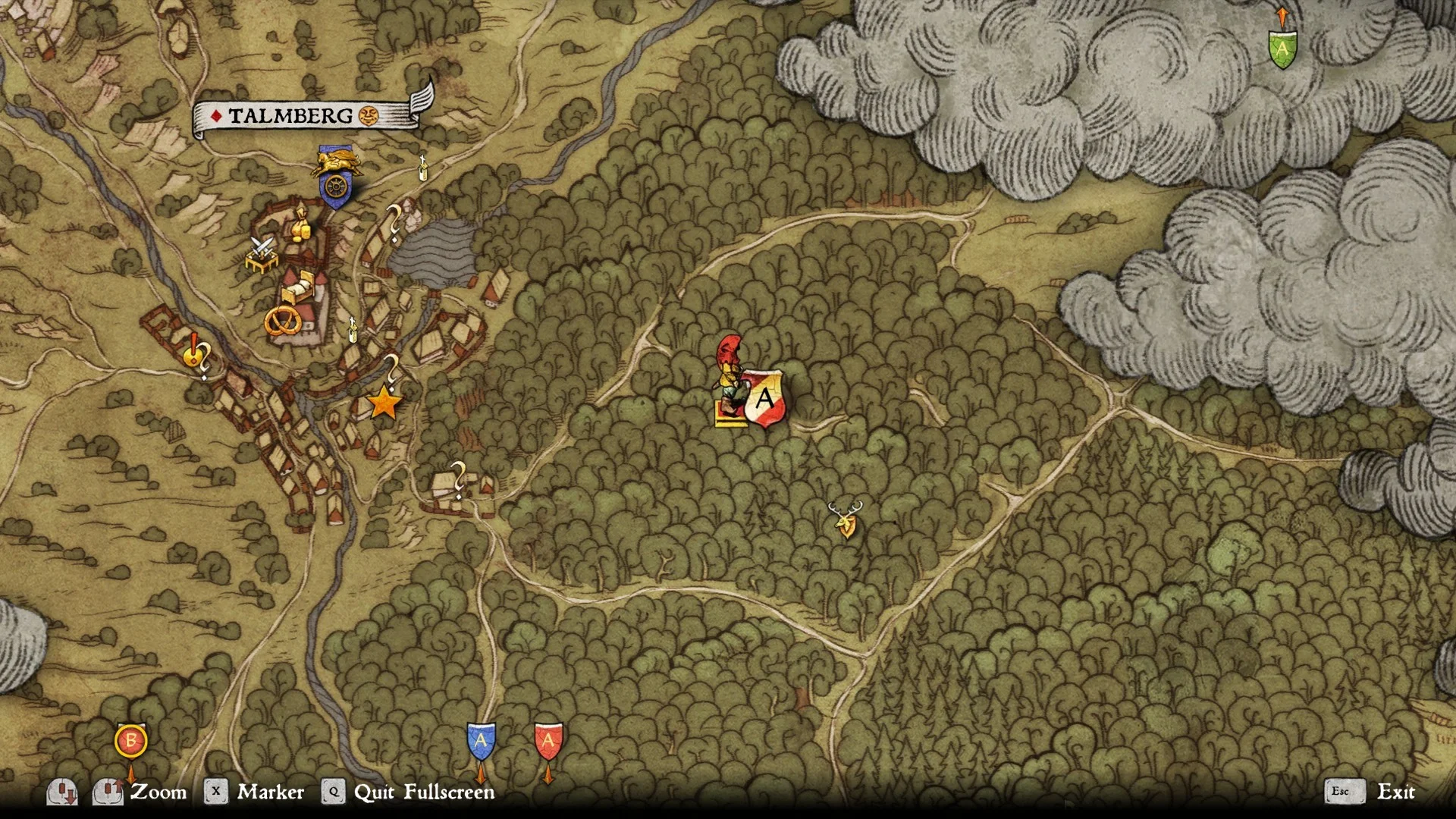This screenshot has height=819, width=1456.
Task: Select the round red B quest marker
Action: click(130, 741)
